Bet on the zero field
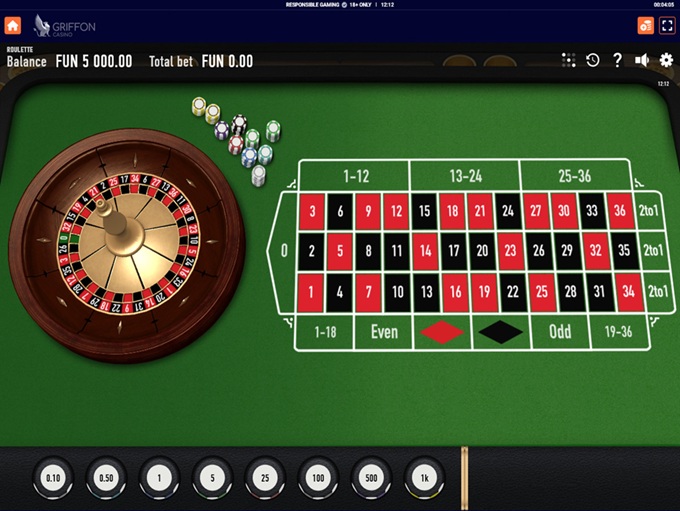Image resolution: width=680 pixels, height=511 pixels. pyautogui.click(x=284, y=250)
